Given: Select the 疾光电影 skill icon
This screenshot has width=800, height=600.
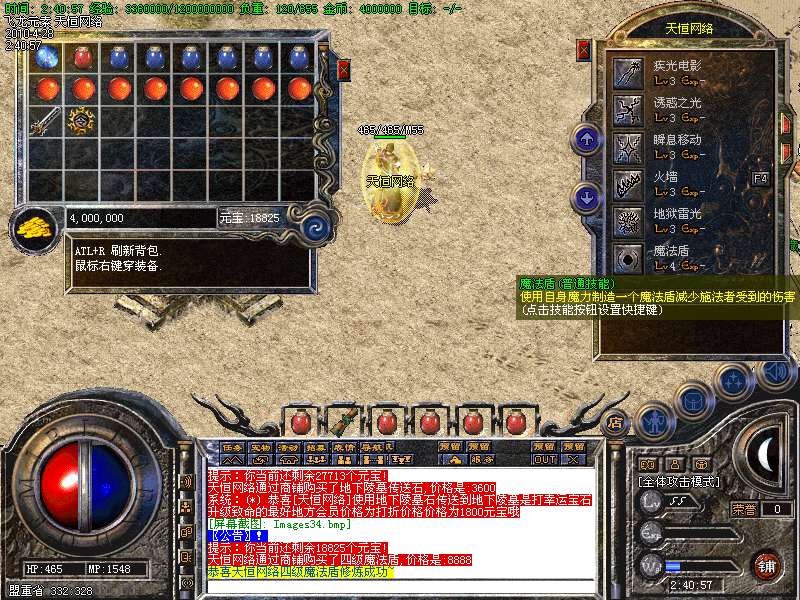Looking at the screenshot, I should (x=628, y=71).
